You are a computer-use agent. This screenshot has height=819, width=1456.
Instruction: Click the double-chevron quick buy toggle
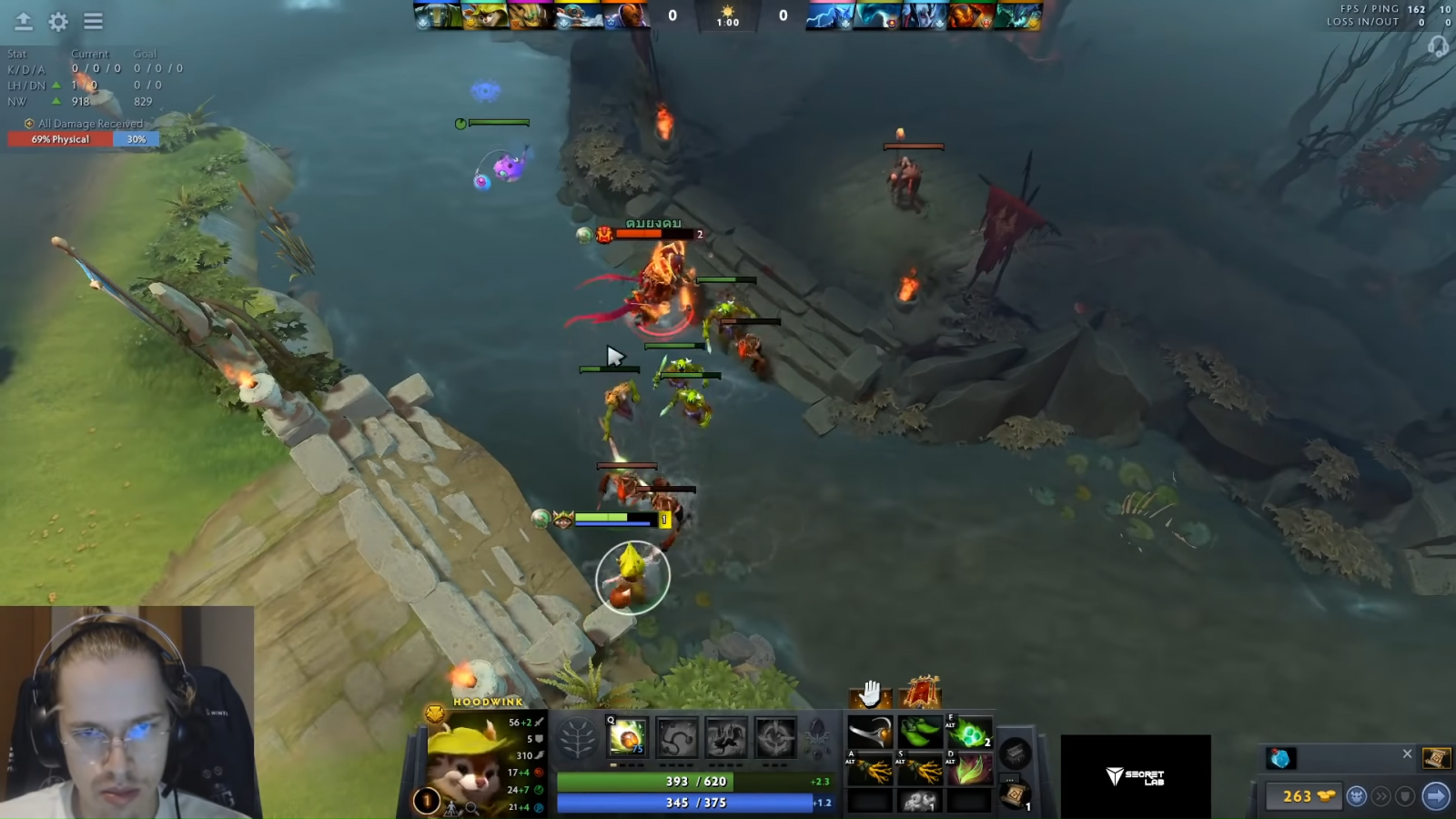[x=1381, y=796]
